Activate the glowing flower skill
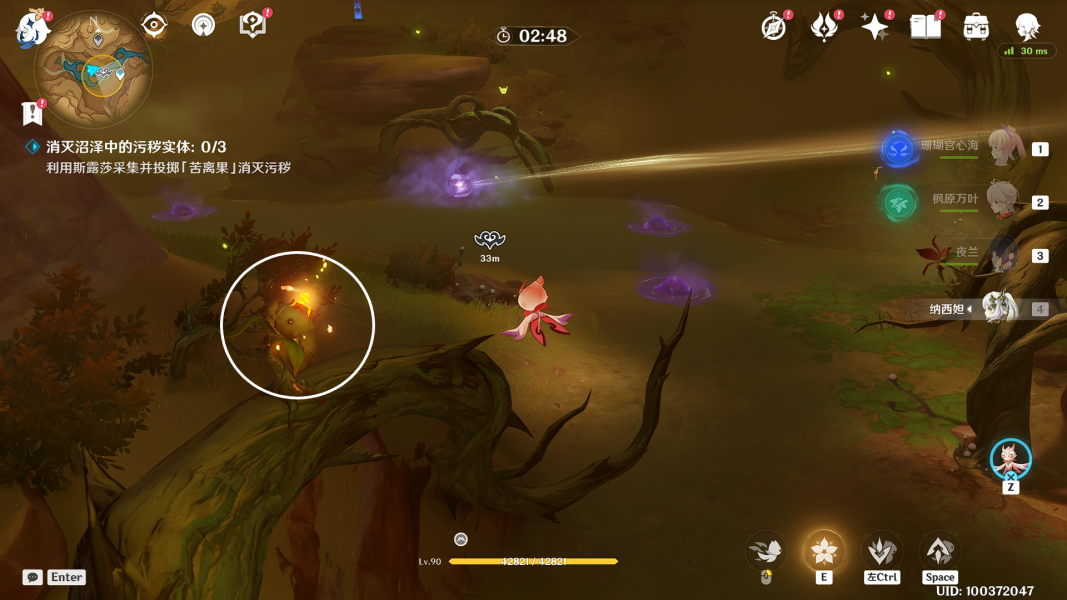The height and width of the screenshot is (600, 1067). pos(824,551)
